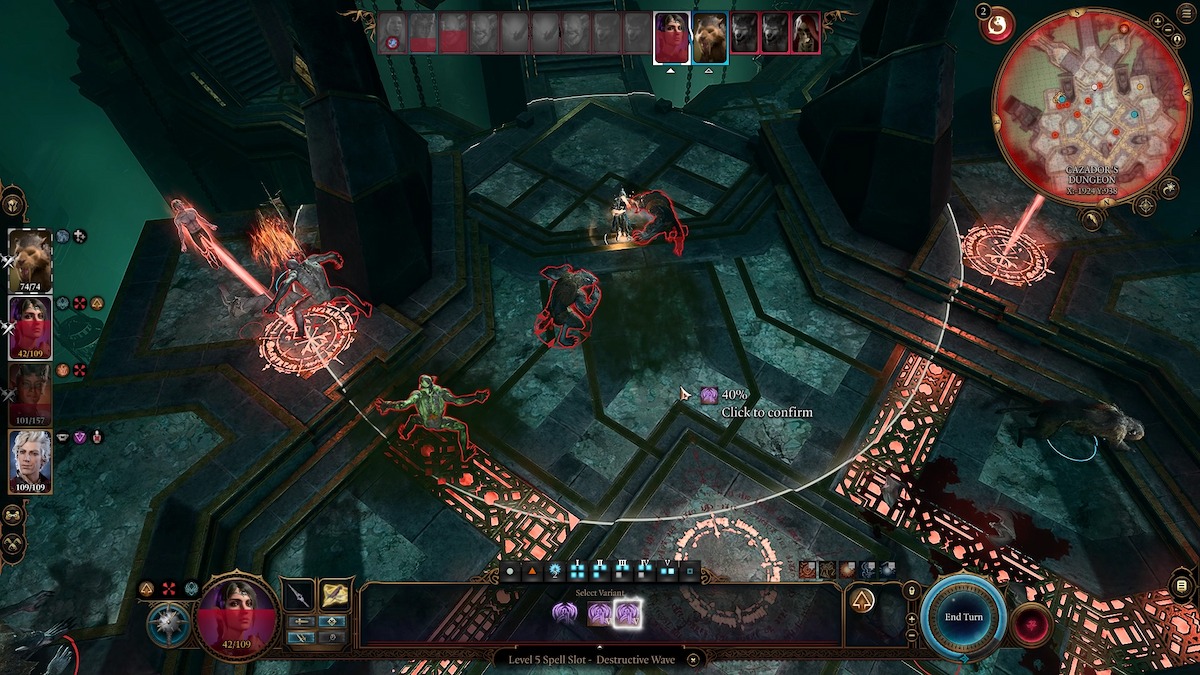This screenshot has height=675, width=1200.
Task: Select the horned character's party portrait
Action: coord(30,394)
